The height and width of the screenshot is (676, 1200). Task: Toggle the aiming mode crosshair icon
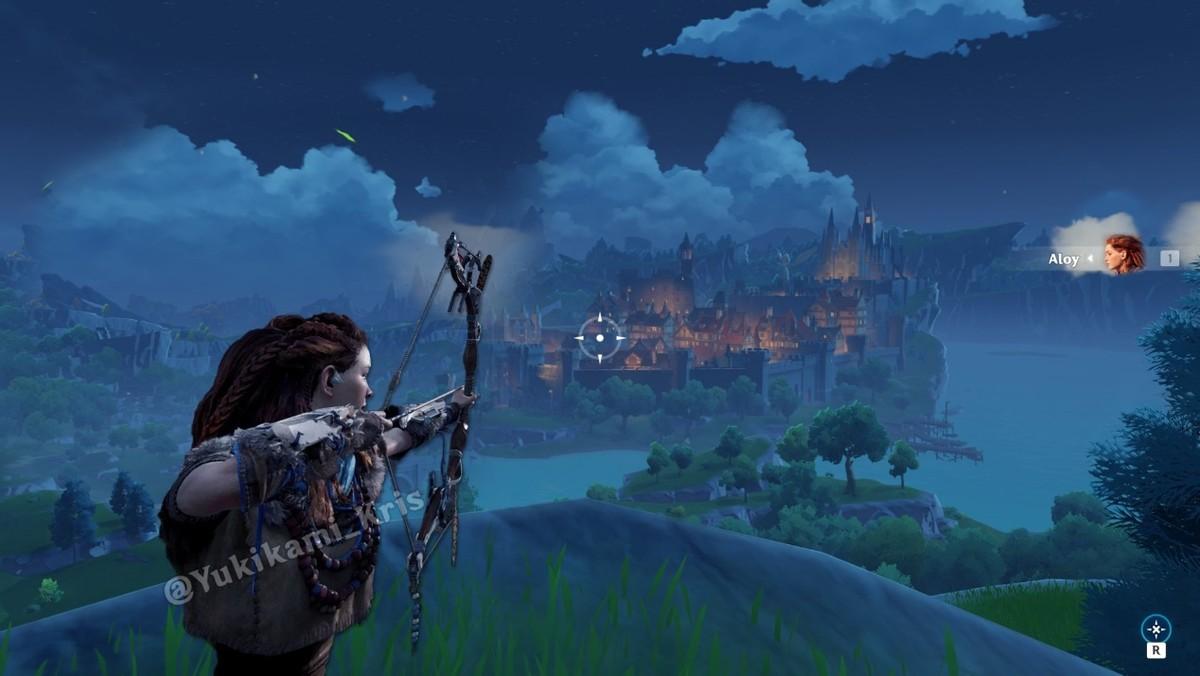(x=1156, y=629)
